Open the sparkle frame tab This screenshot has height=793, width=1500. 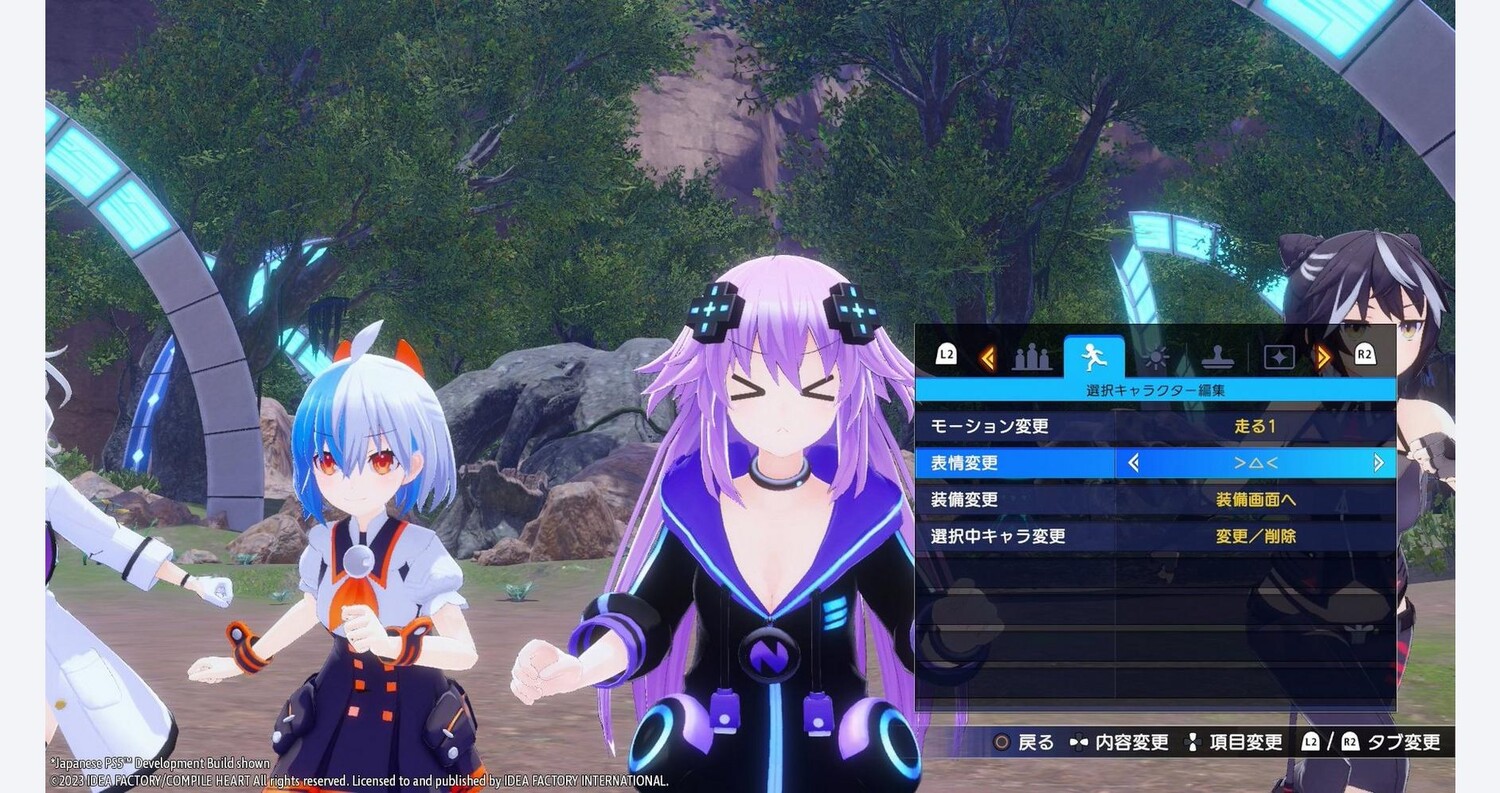pos(1279,357)
